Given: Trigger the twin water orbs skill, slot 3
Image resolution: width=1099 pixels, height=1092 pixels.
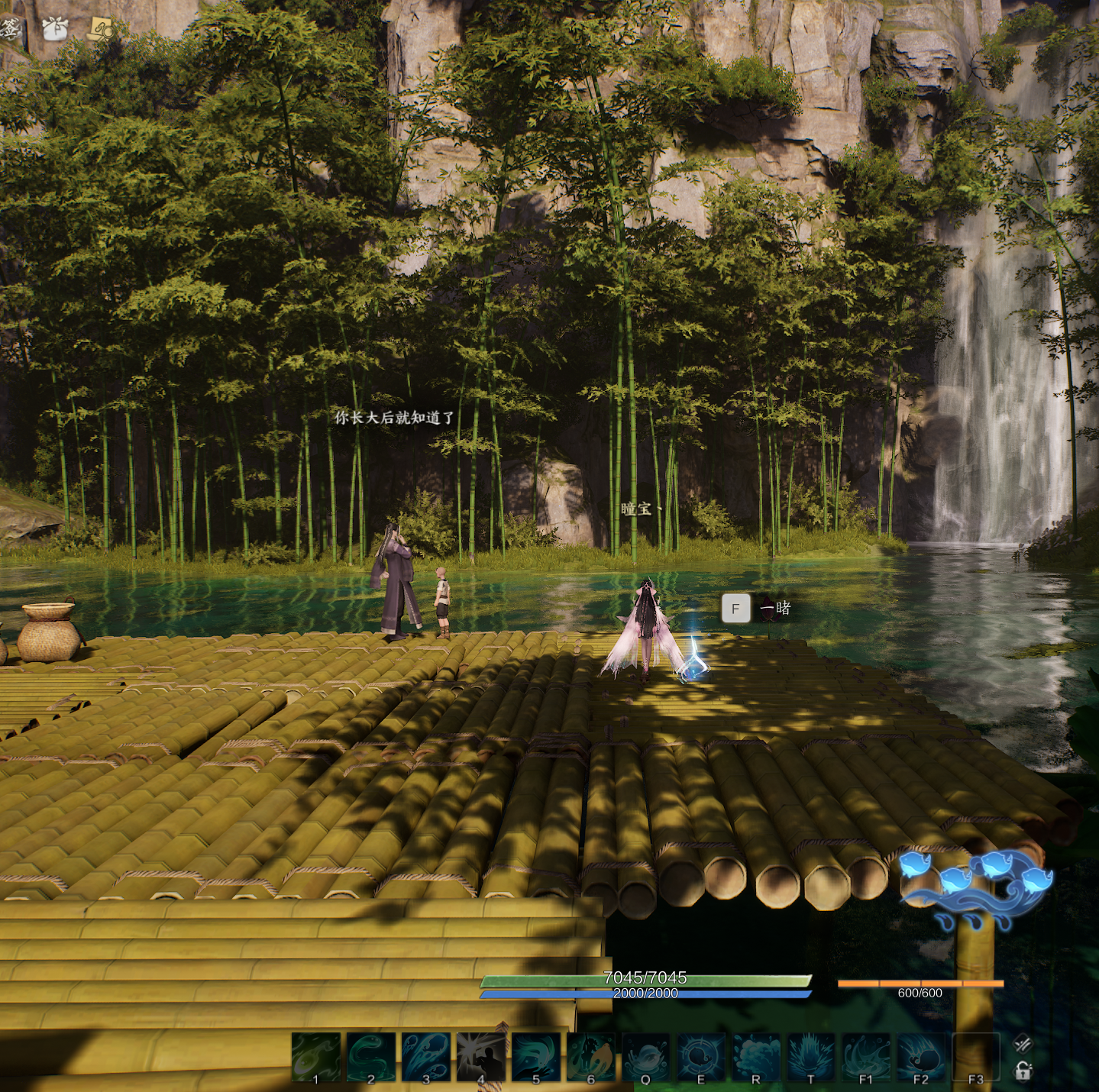Looking at the screenshot, I should point(426,1057).
